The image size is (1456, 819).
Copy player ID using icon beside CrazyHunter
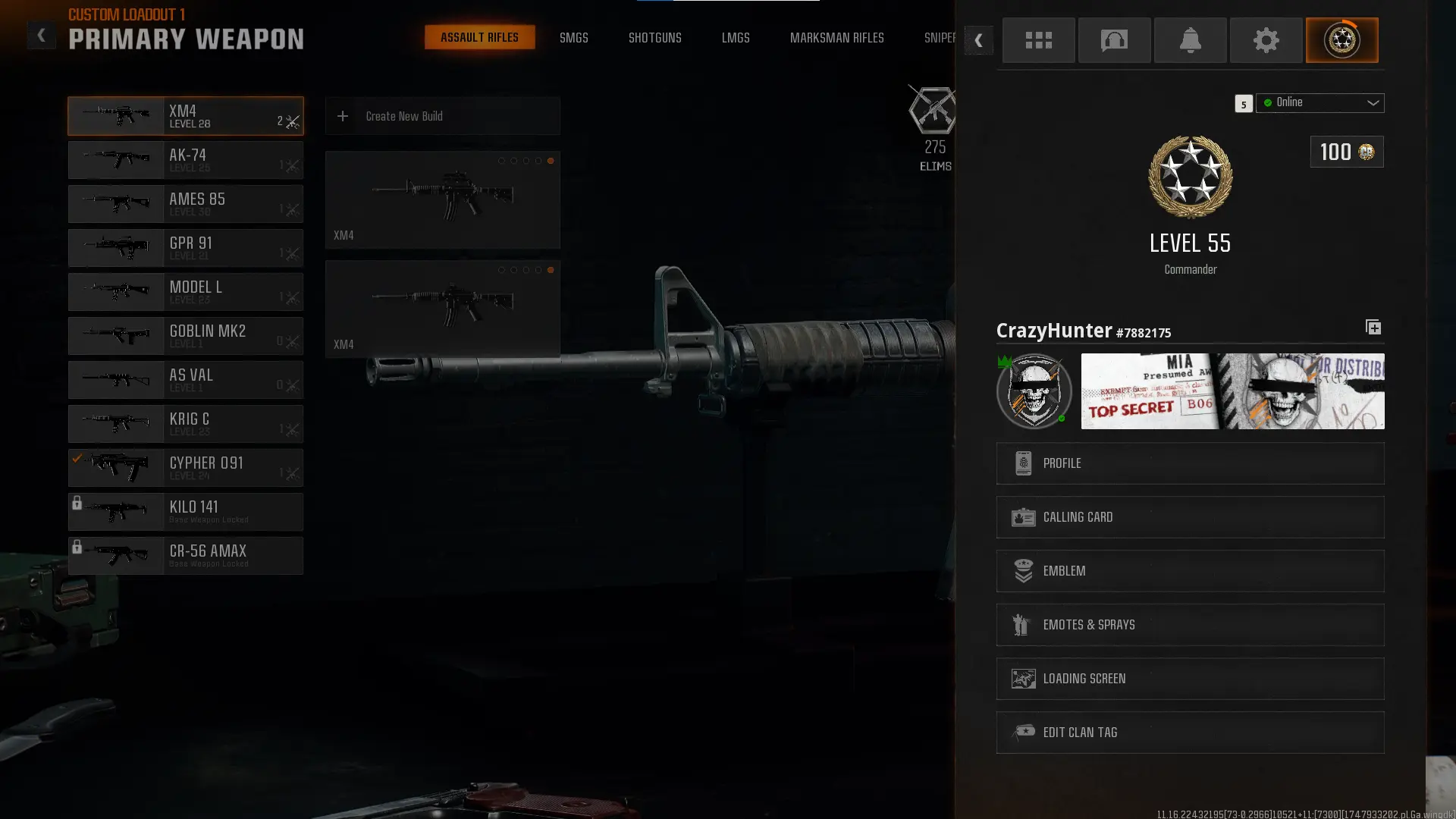tap(1373, 327)
